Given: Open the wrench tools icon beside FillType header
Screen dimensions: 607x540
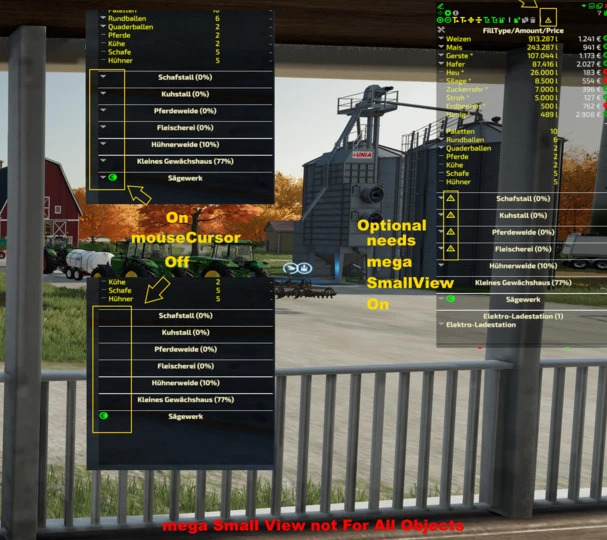Looking at the screenshot, I should point(442,30).
